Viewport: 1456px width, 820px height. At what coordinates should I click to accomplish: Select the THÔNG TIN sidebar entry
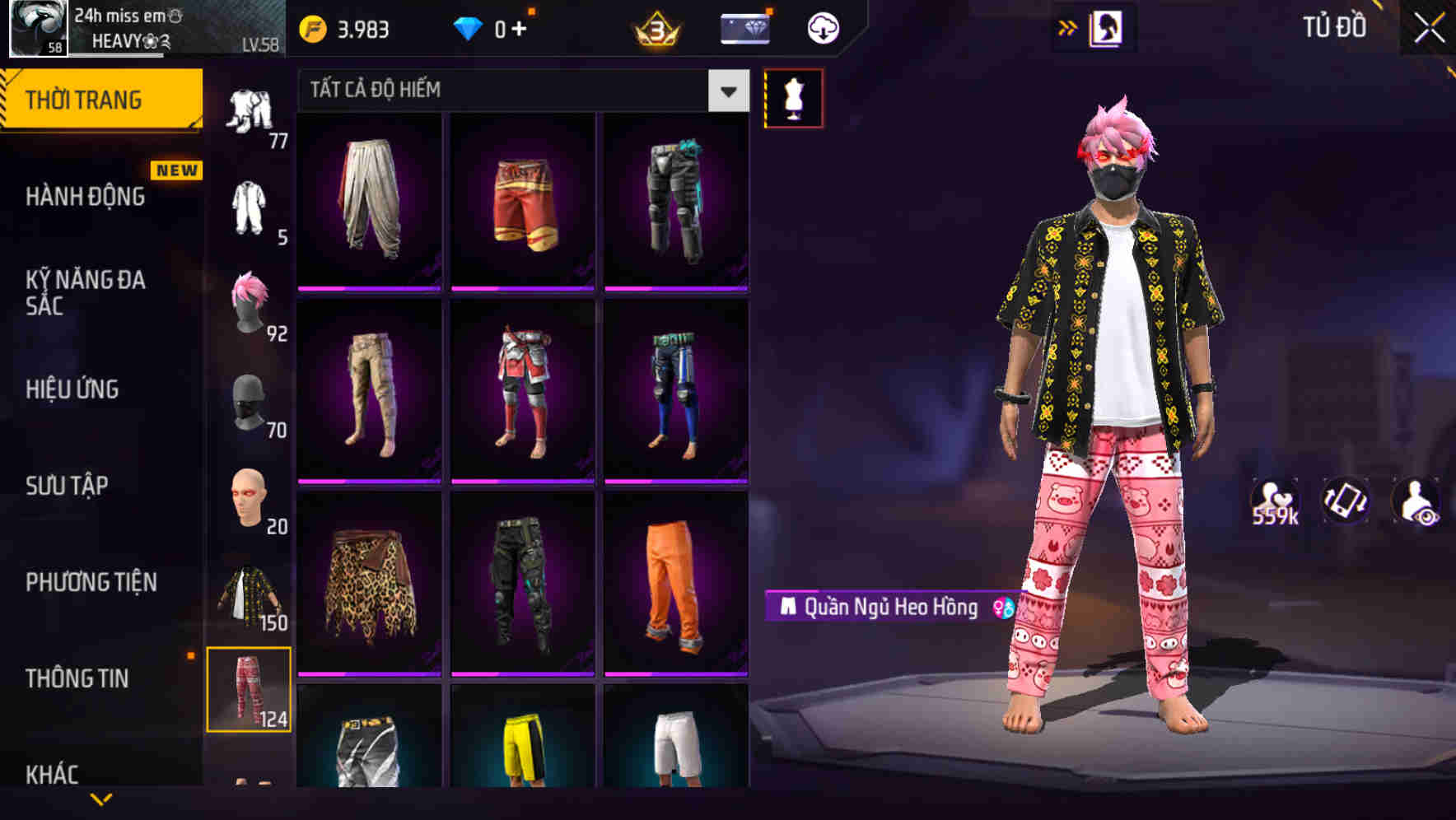77,678
